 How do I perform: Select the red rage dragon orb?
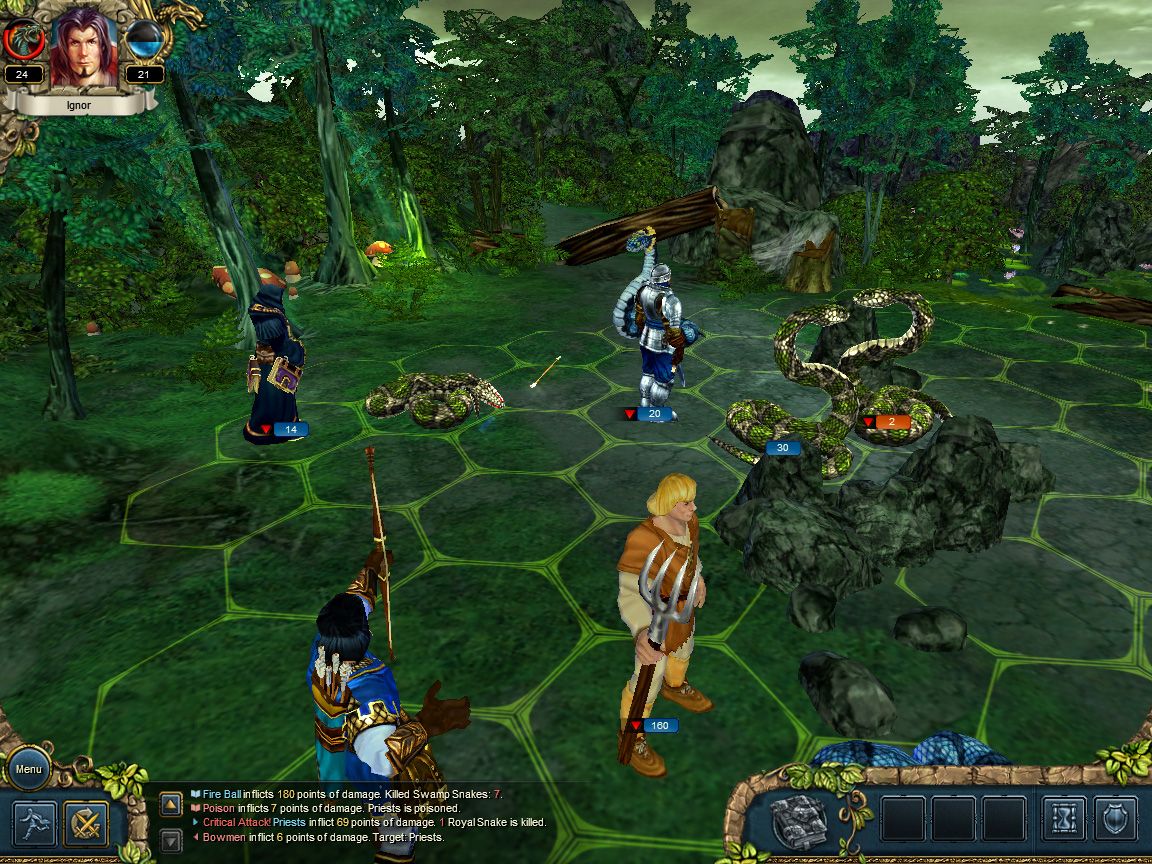(x=22, y=42)
